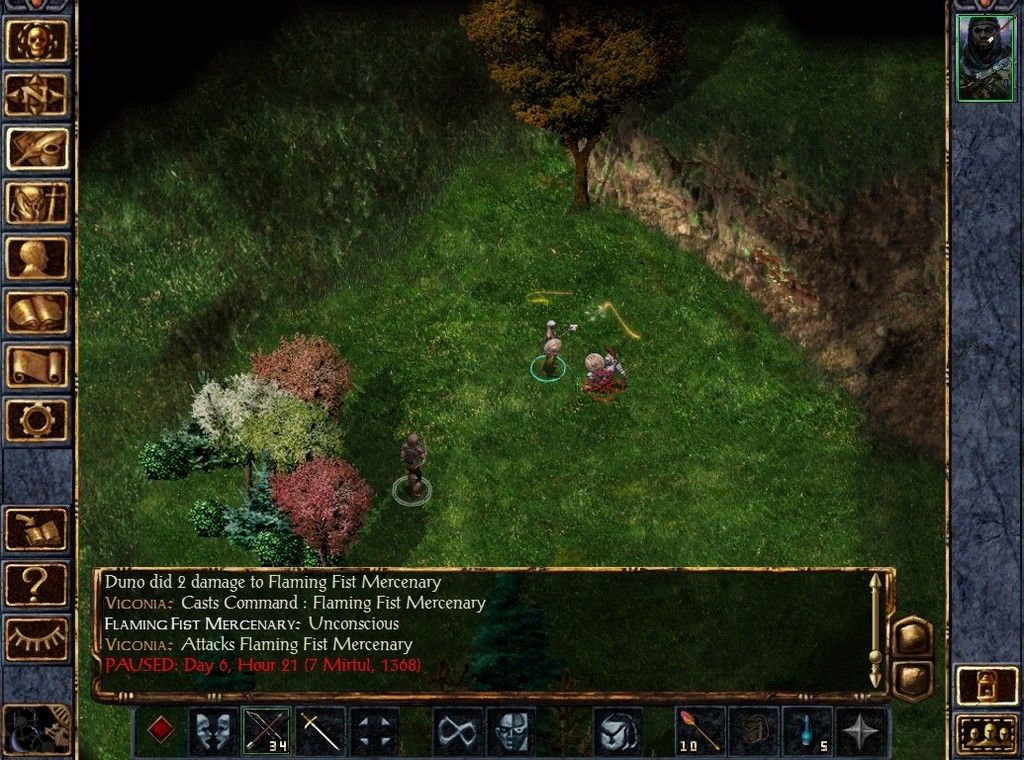The image size is (1024, 760).
Task: Open the skull main menu button
Action: [x=38, y=41]
